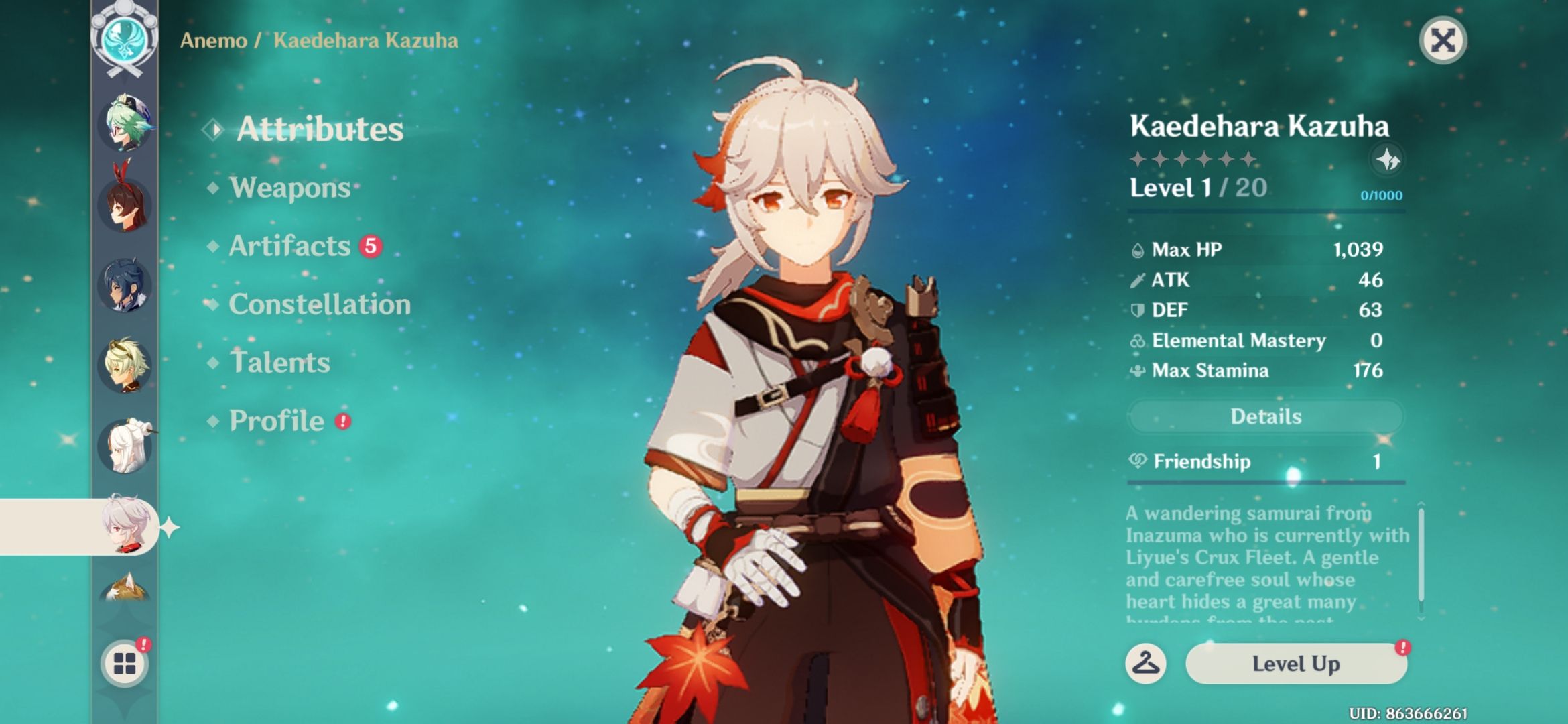Image resolution: width=1568 pixels, height=724 pixels.
Task: Click the outfit hanger icon beside Level Up
Action: (x=1146, y=664)
